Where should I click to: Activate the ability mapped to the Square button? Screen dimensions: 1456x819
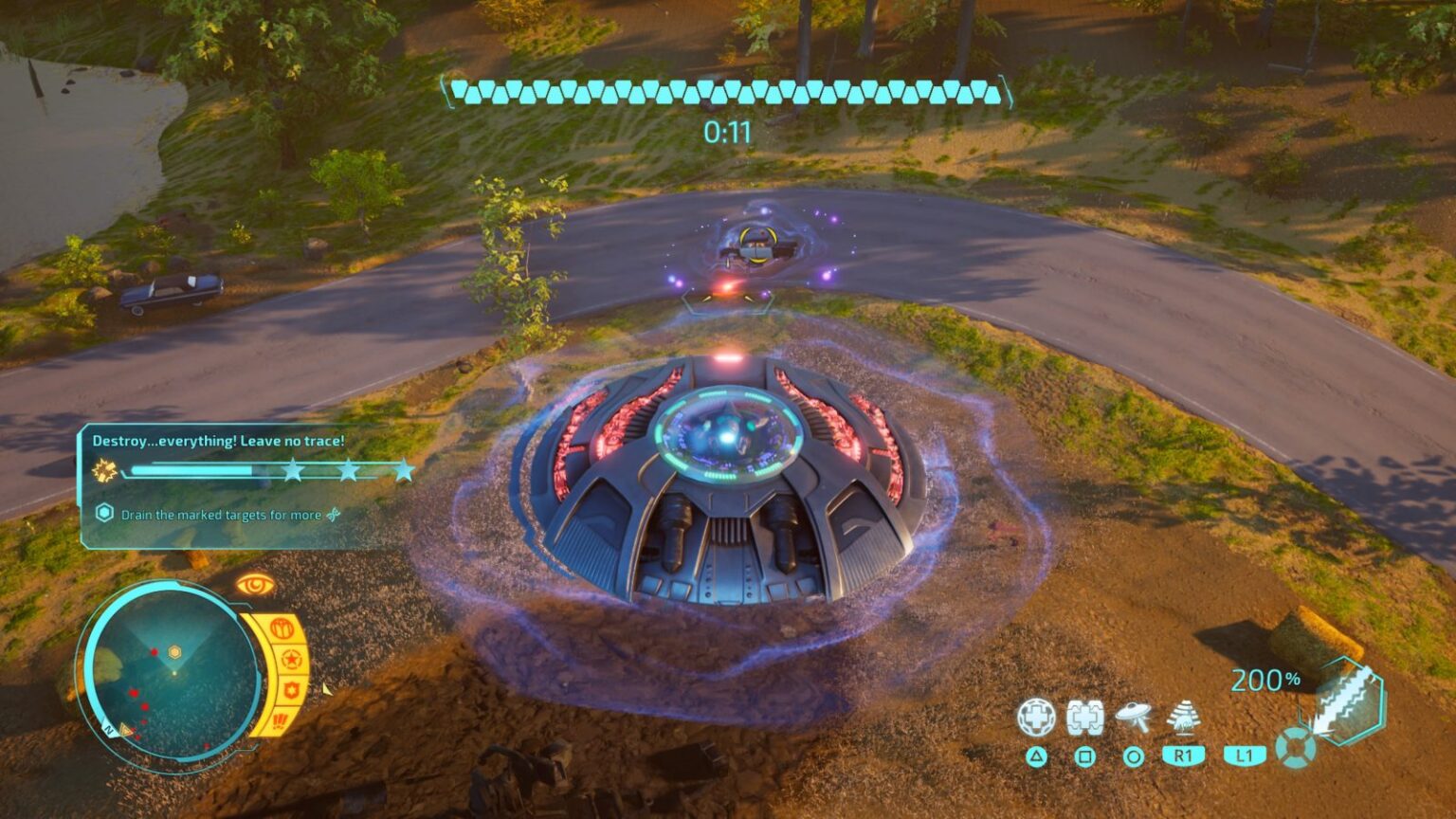(x=1083, y=757)
